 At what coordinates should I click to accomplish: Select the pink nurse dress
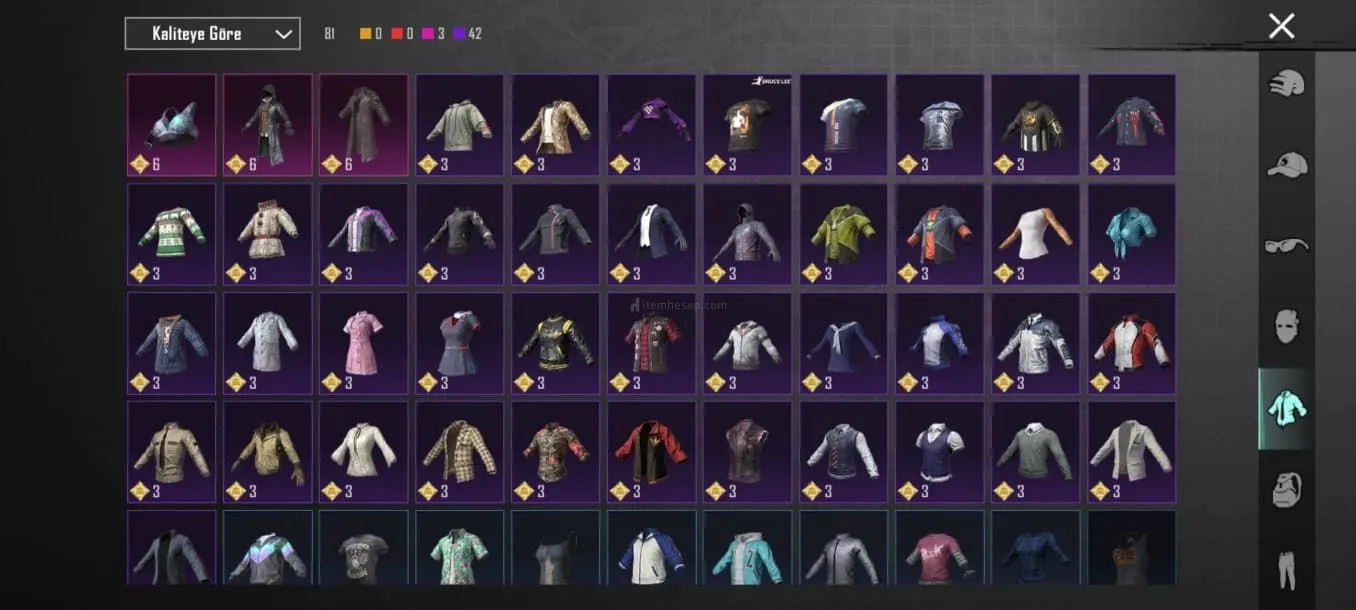[x=363, y=343]
